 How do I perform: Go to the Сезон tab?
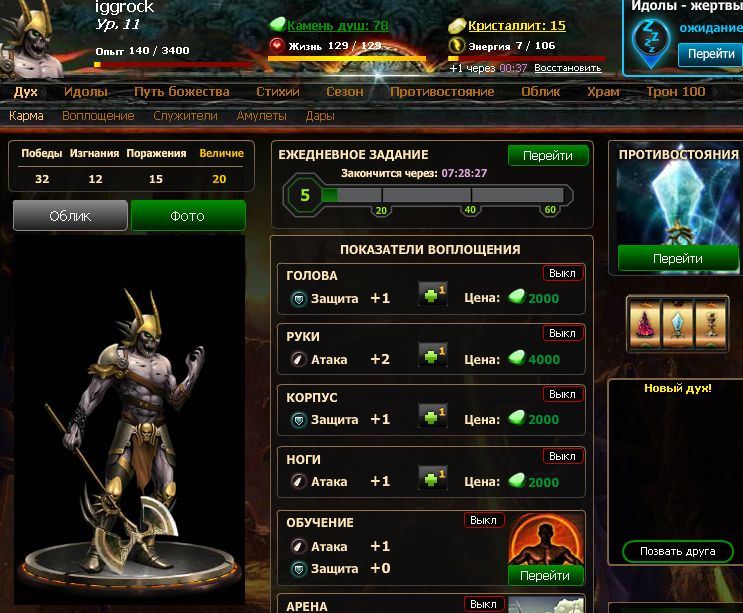(345, 92)
